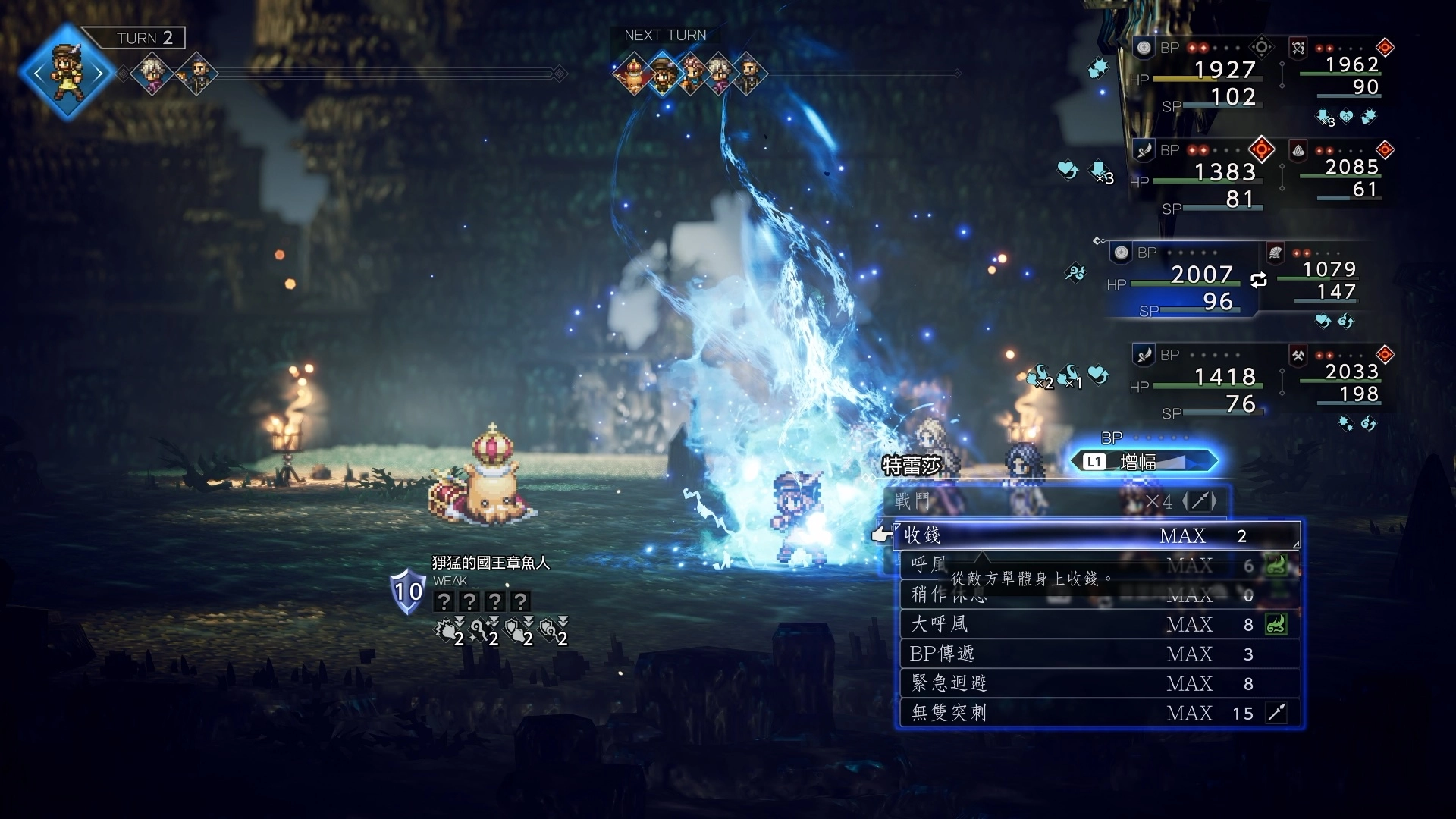Open the 戰鬥 attack command row
The image size is (1456, 819).
[1054, 501]
